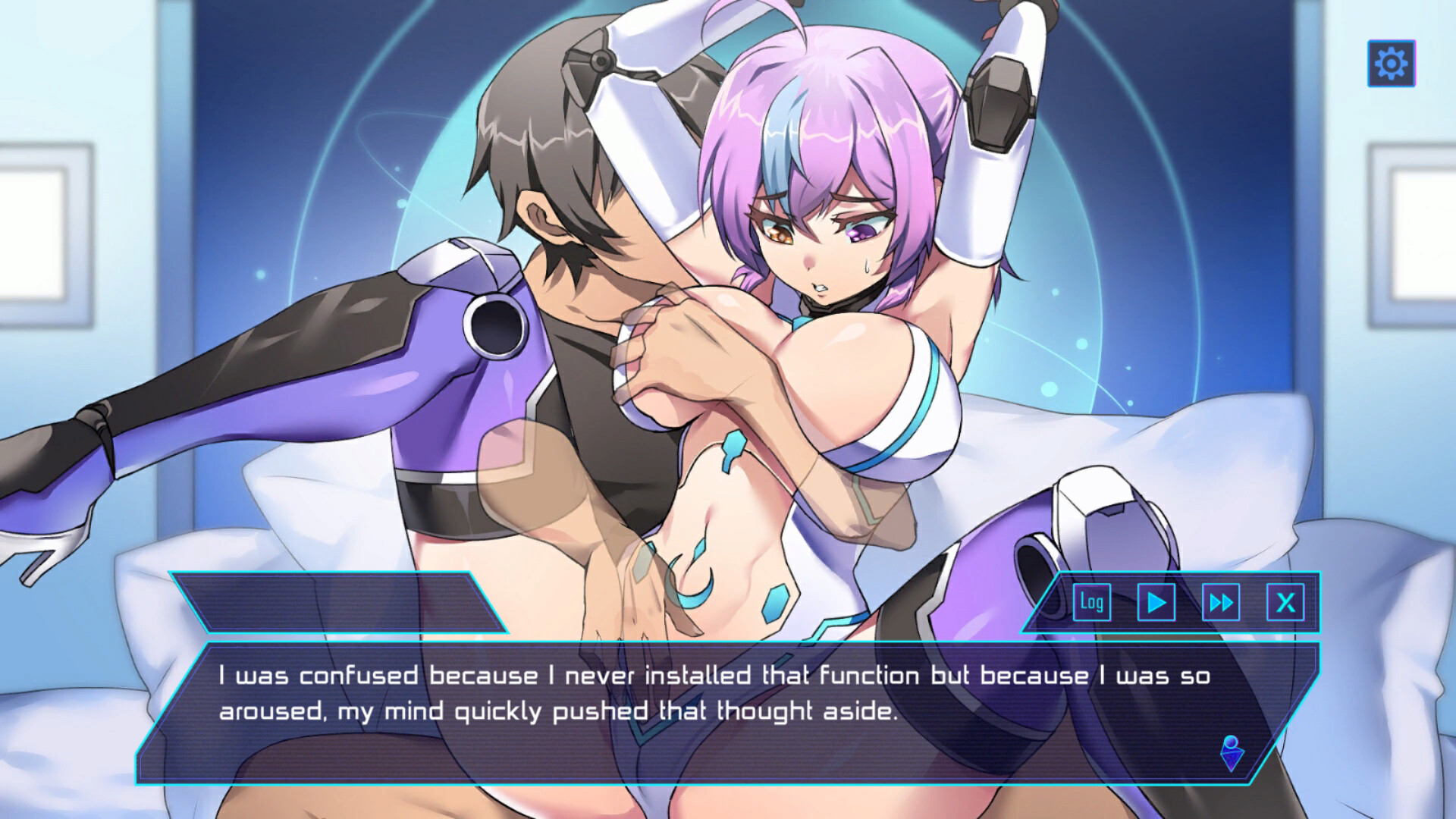Activate the fast-forward skip button
This screenshot has width=1456, height=819.
(x=1221, y=603)
